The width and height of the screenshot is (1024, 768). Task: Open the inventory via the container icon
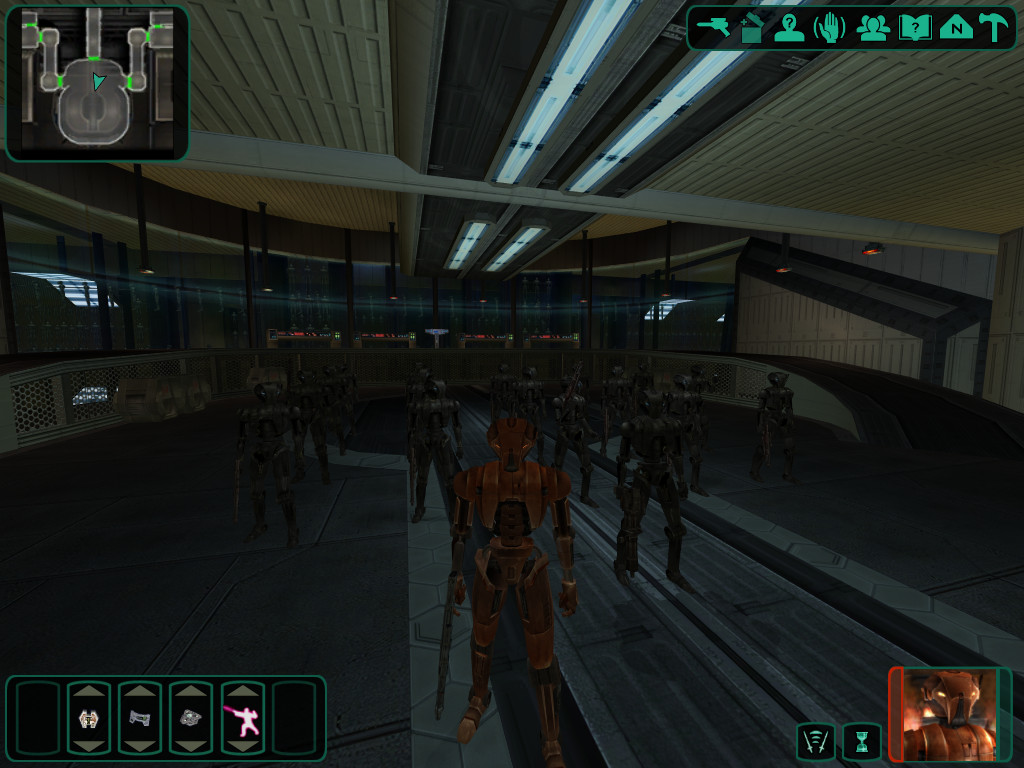(752, 28)
